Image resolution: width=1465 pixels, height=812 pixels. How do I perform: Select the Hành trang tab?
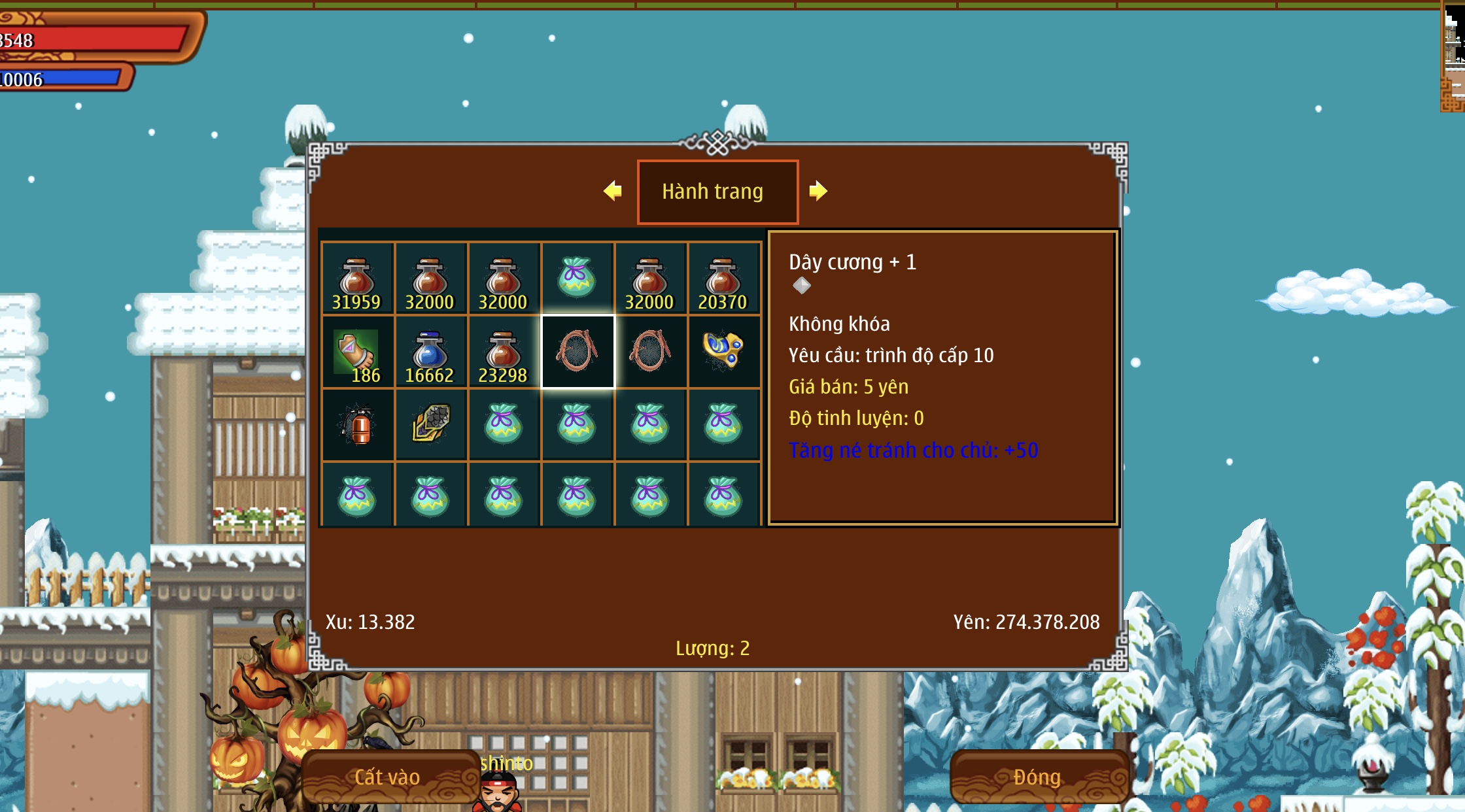717,192
